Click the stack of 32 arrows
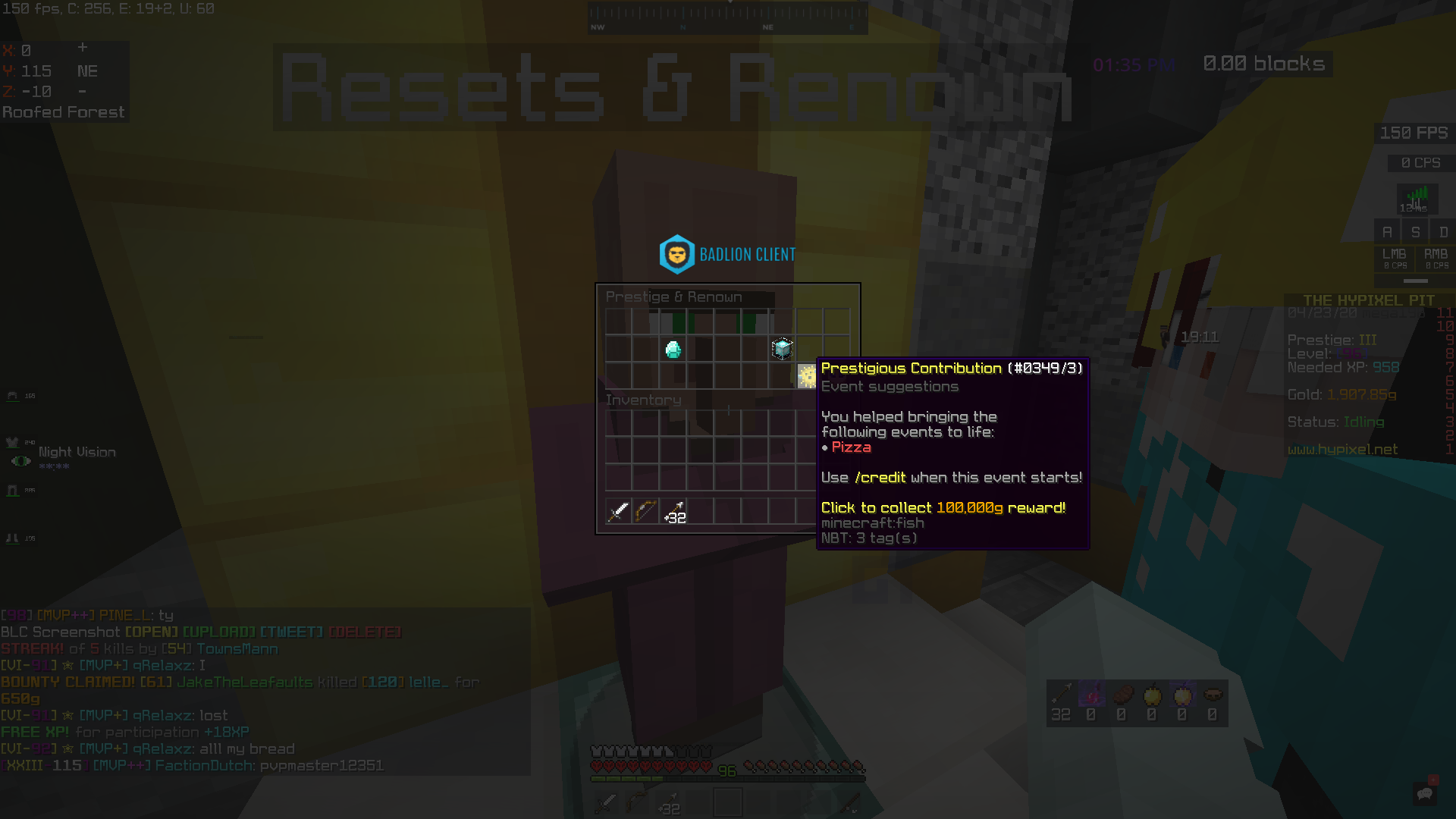 [x=673, y=513]
